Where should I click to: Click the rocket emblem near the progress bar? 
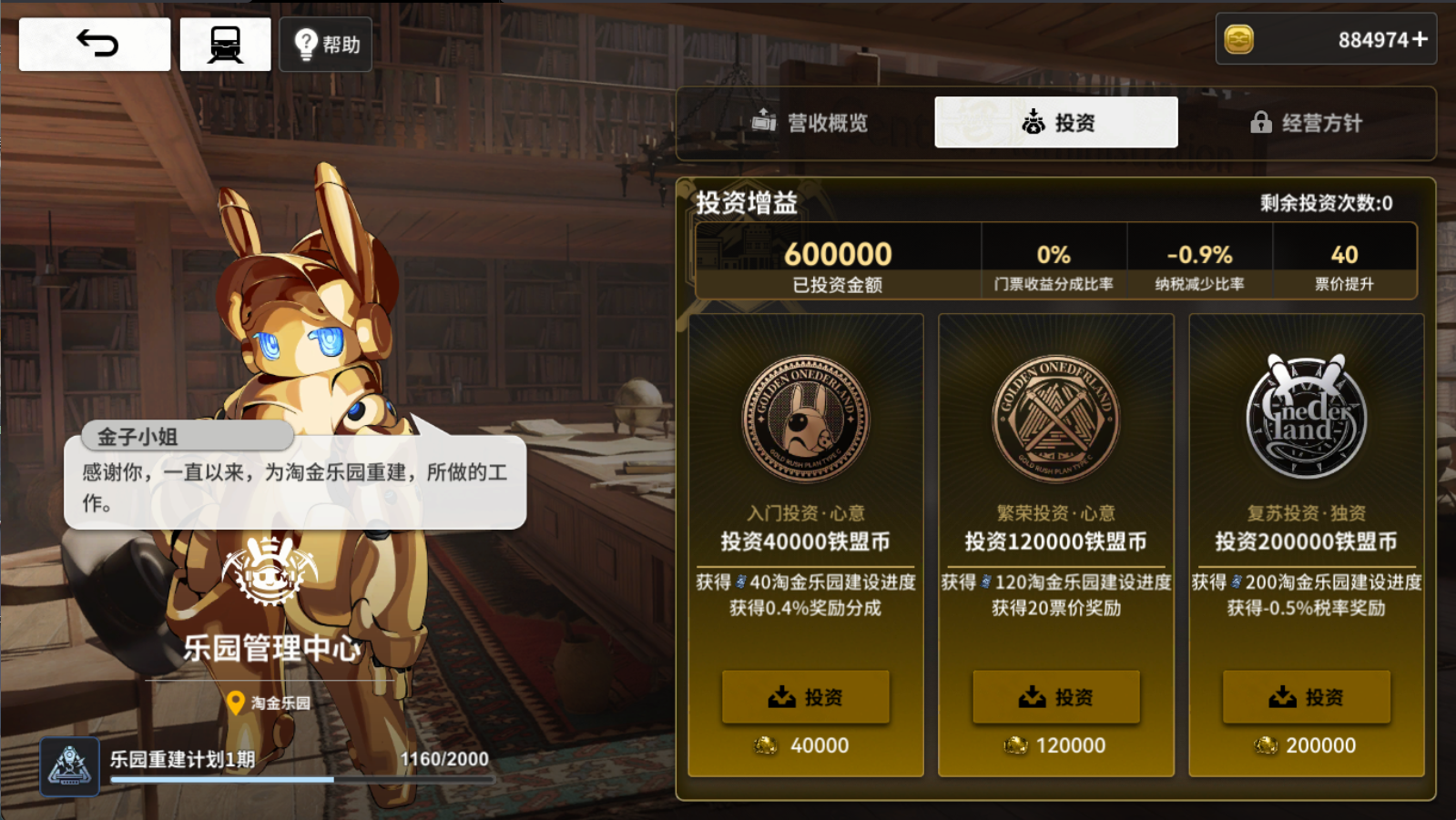68,765
